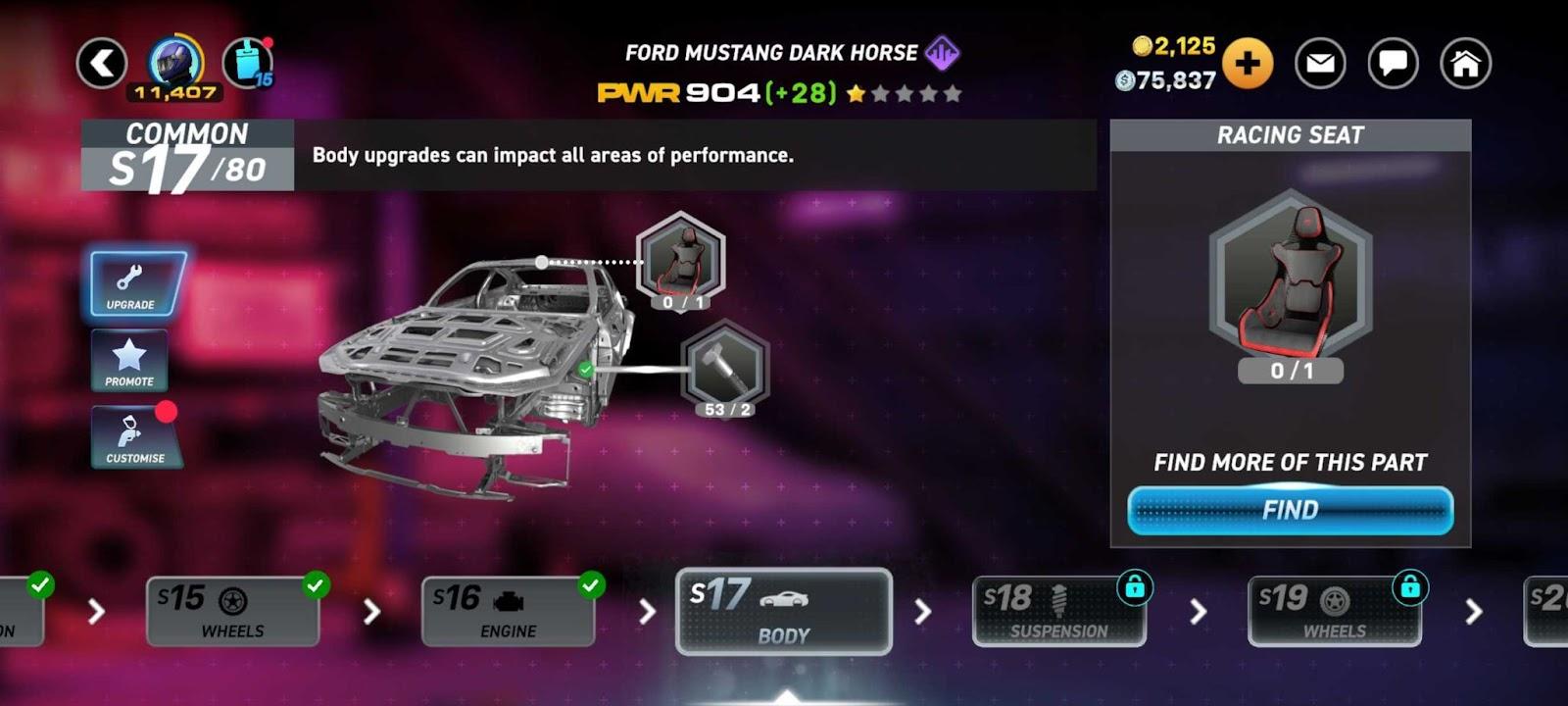The height and width of the screenshot is (706, 1568).
Task: Select the Upgrade wrench tab
Action: (x=135, y=284)
